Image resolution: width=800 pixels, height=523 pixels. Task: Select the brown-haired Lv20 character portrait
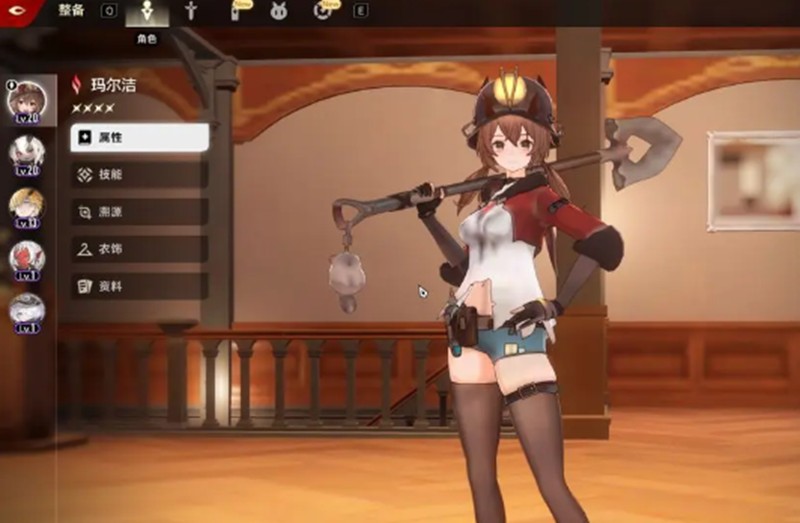27,101
